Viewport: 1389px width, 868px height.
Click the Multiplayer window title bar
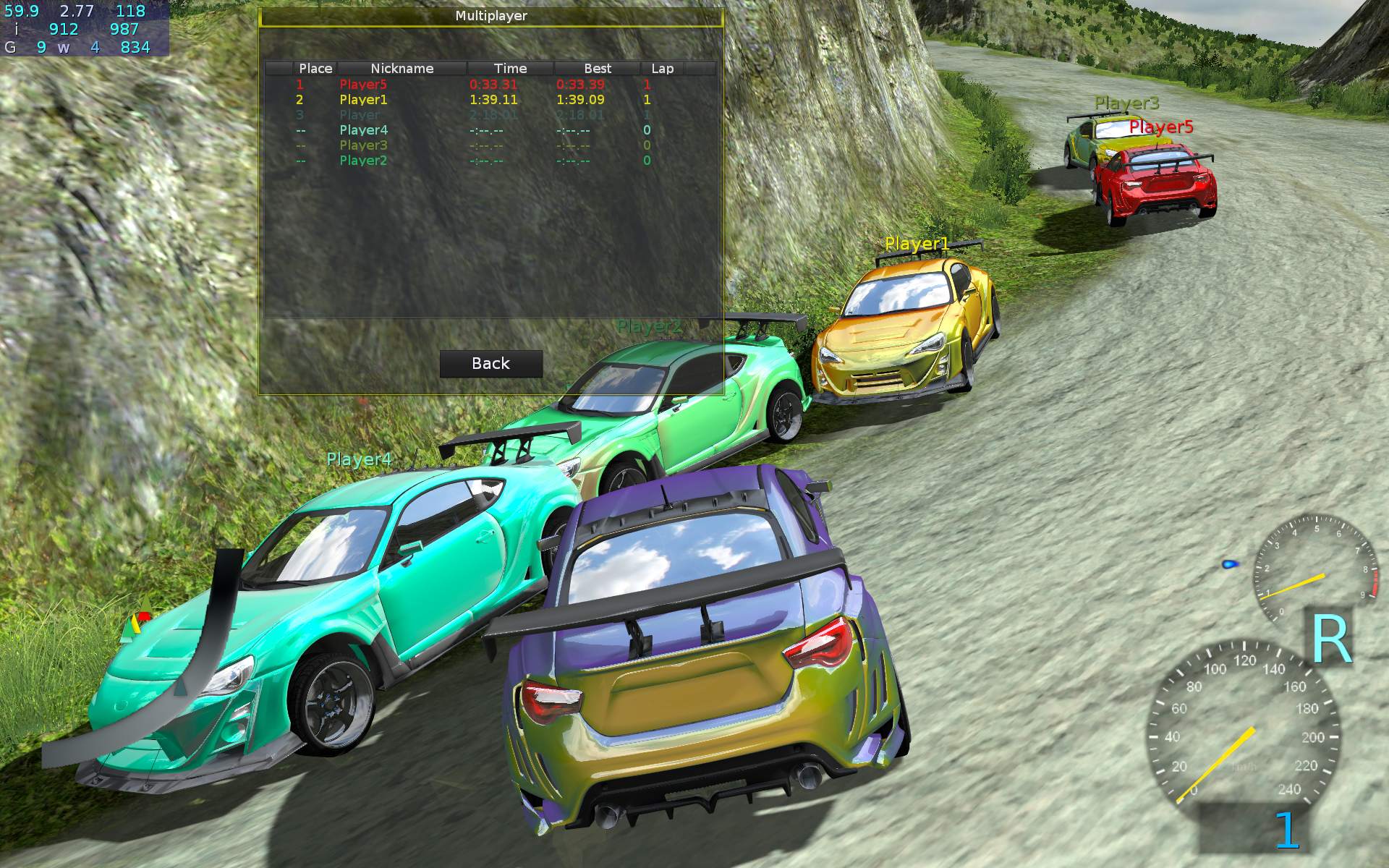click(490, 16)
